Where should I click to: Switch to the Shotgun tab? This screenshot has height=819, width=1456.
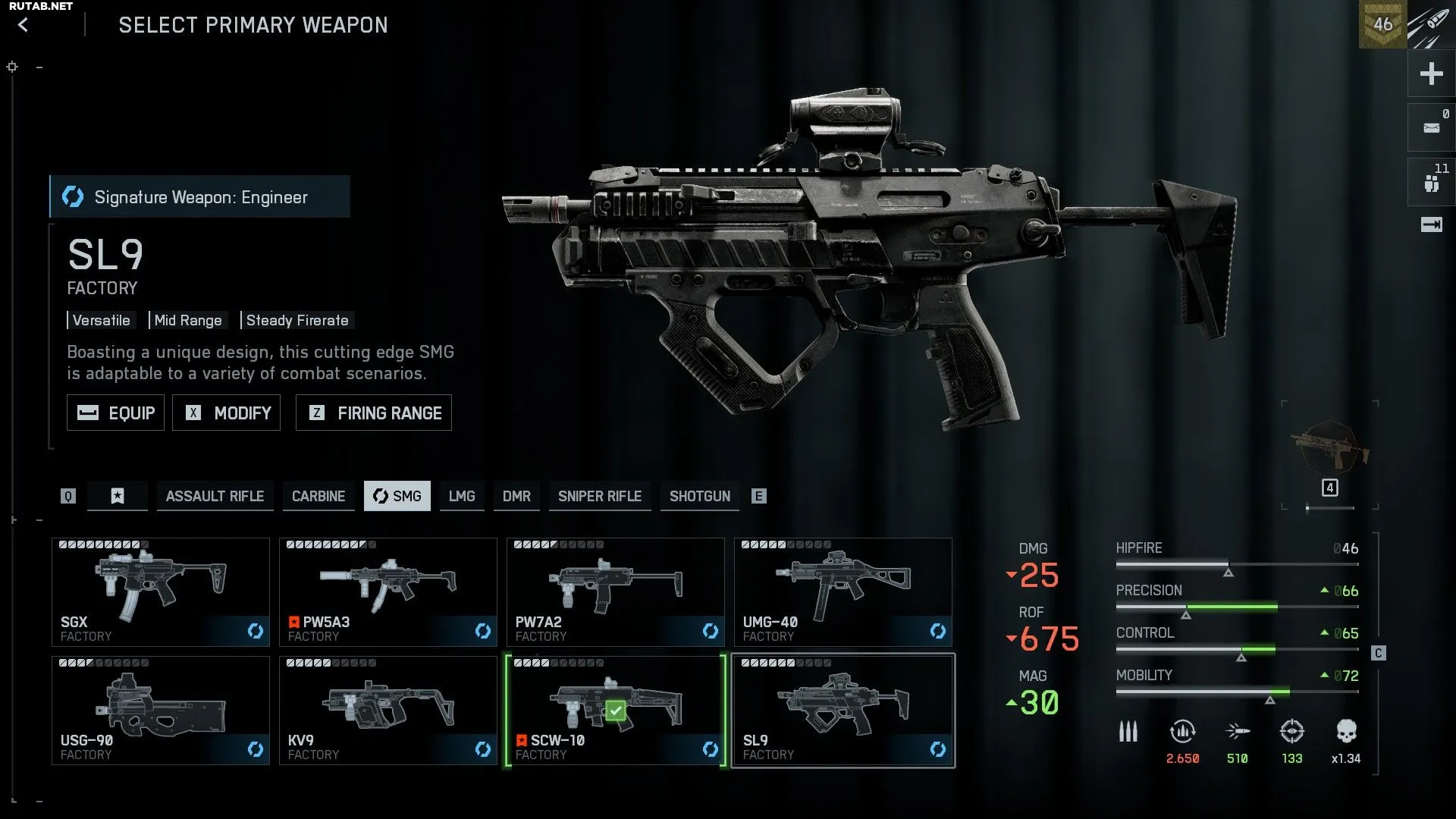click(x=700, y=496)
